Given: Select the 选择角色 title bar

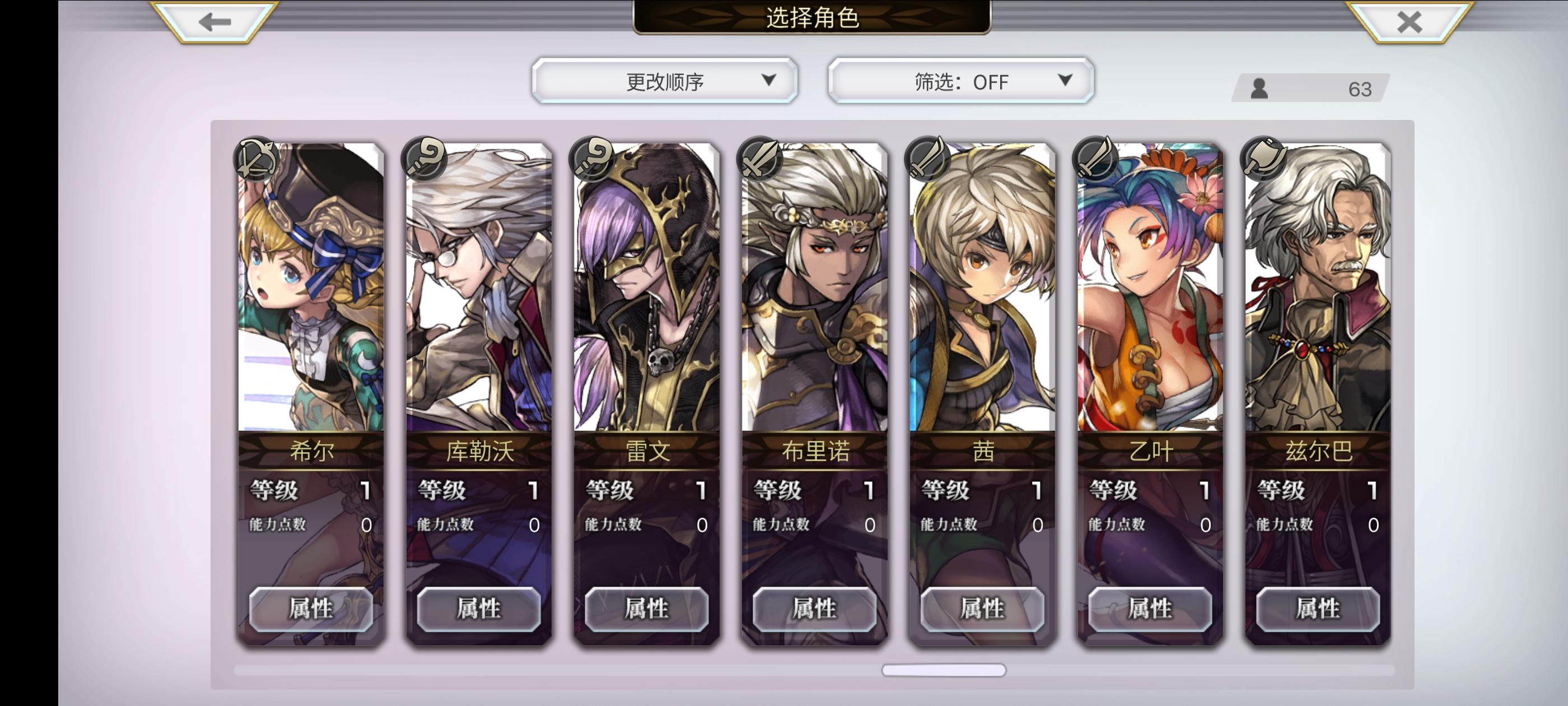Looking at the screenshot, I should click(x=814, y=18).
